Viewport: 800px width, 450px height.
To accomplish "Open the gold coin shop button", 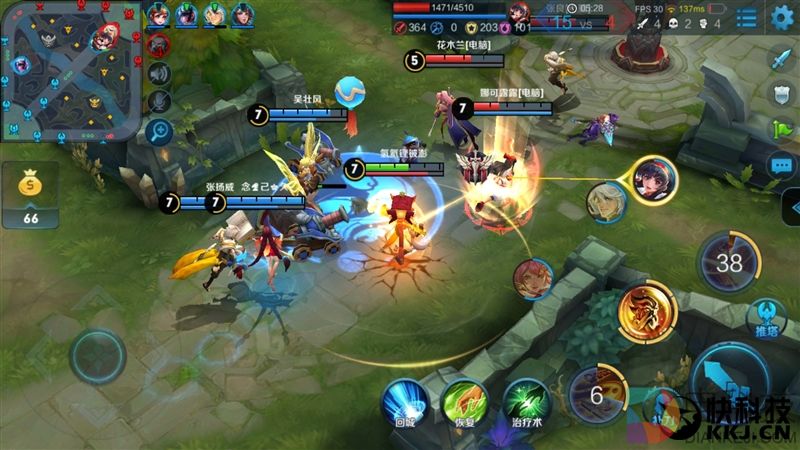I will click(30, 193).
